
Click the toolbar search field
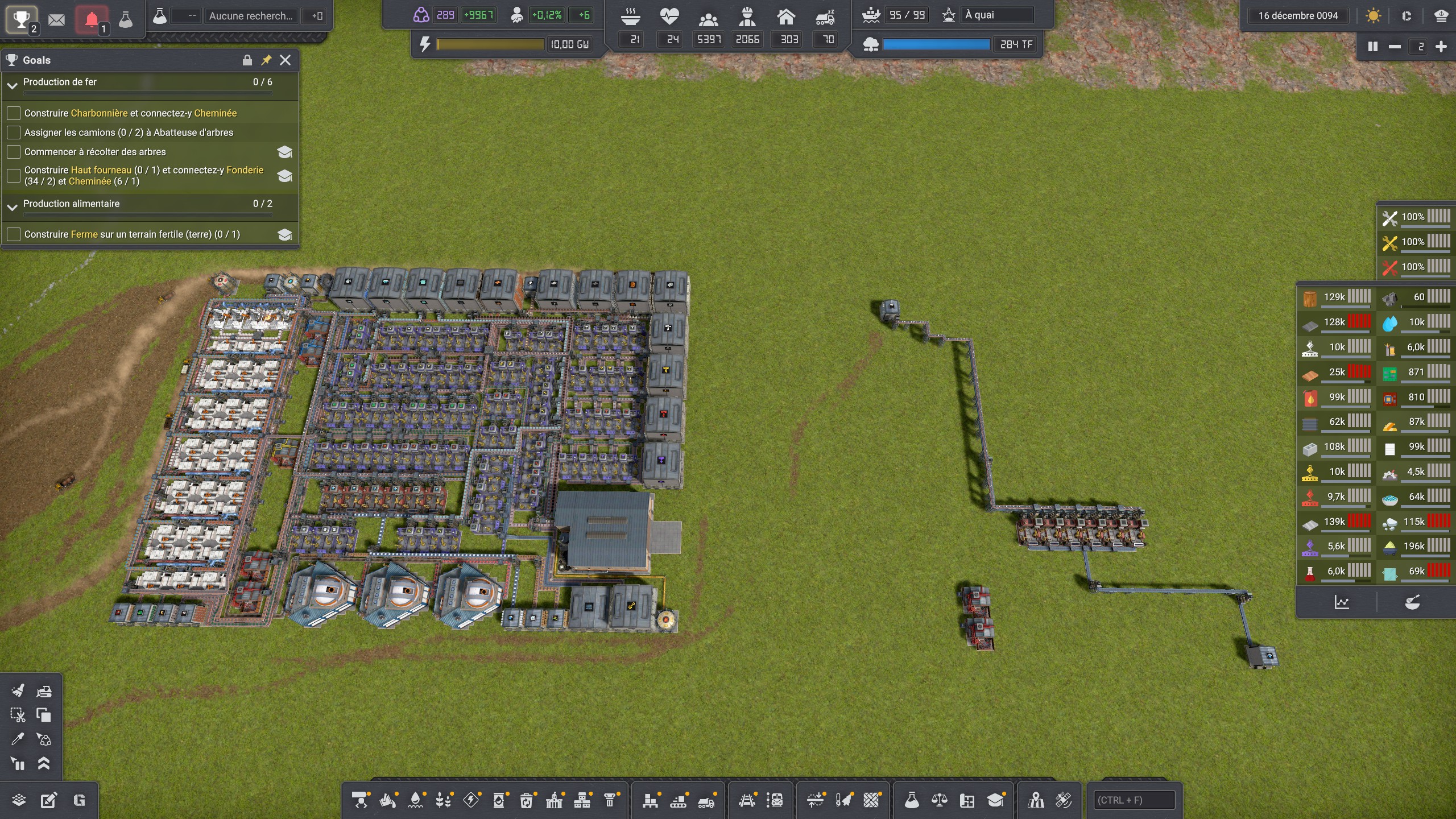point(1135,800)
